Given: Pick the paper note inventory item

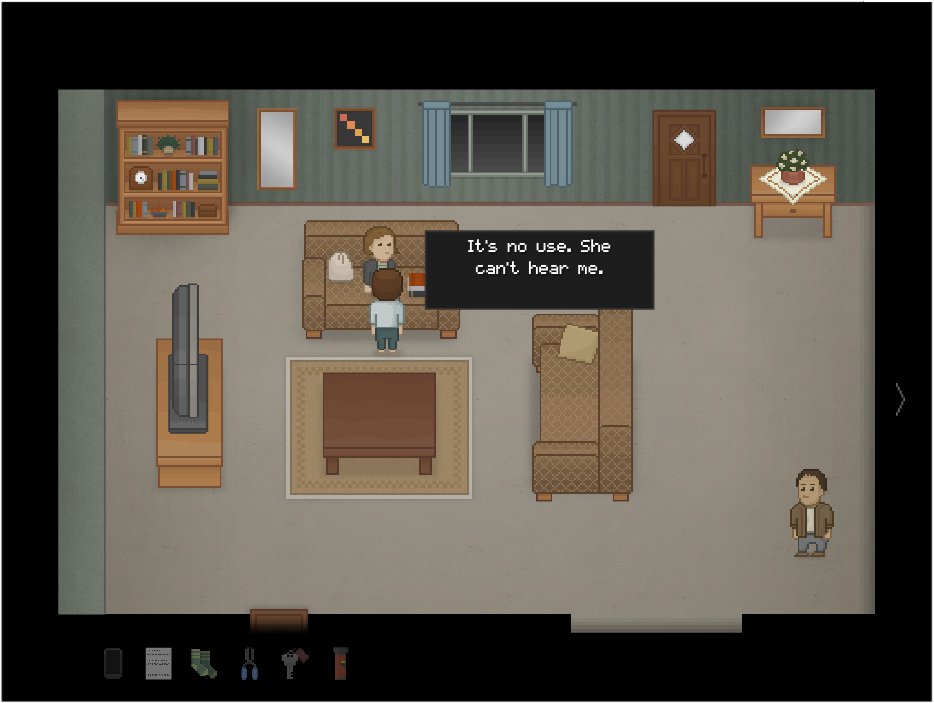Looking at the screenshot, I should (158, 663).
